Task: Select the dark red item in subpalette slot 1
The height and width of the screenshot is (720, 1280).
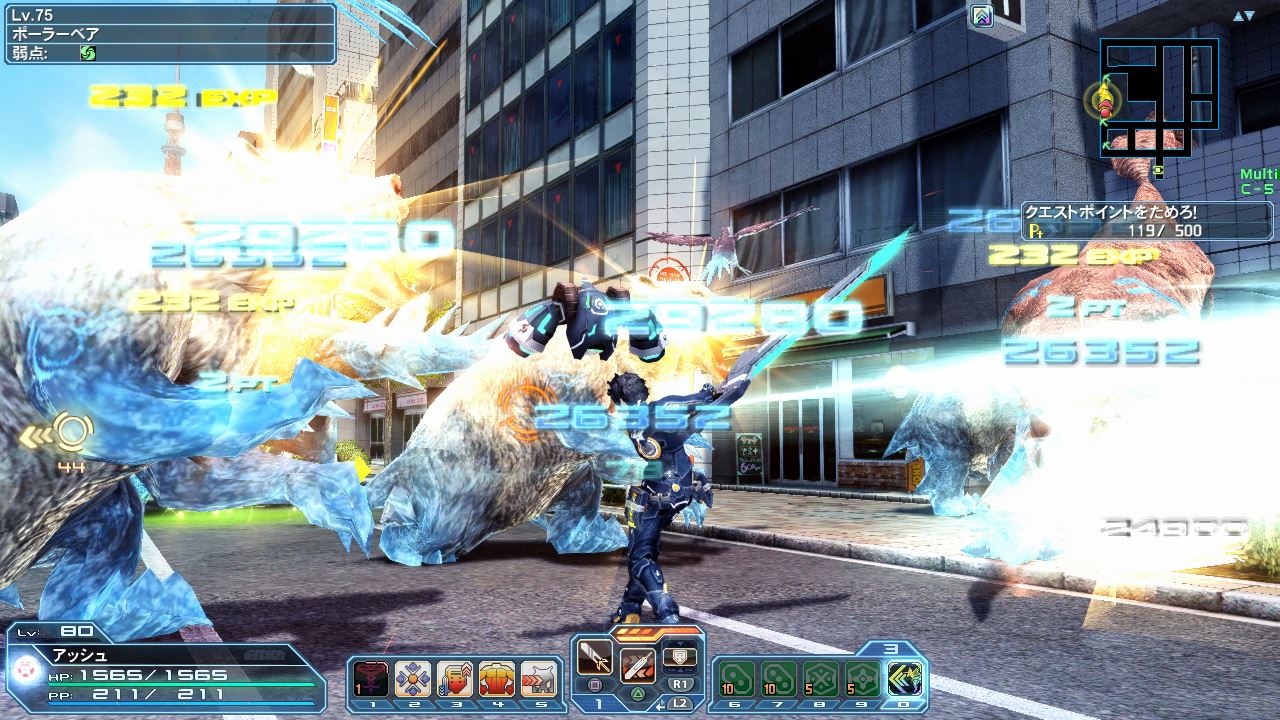Action: click(371, 679)
